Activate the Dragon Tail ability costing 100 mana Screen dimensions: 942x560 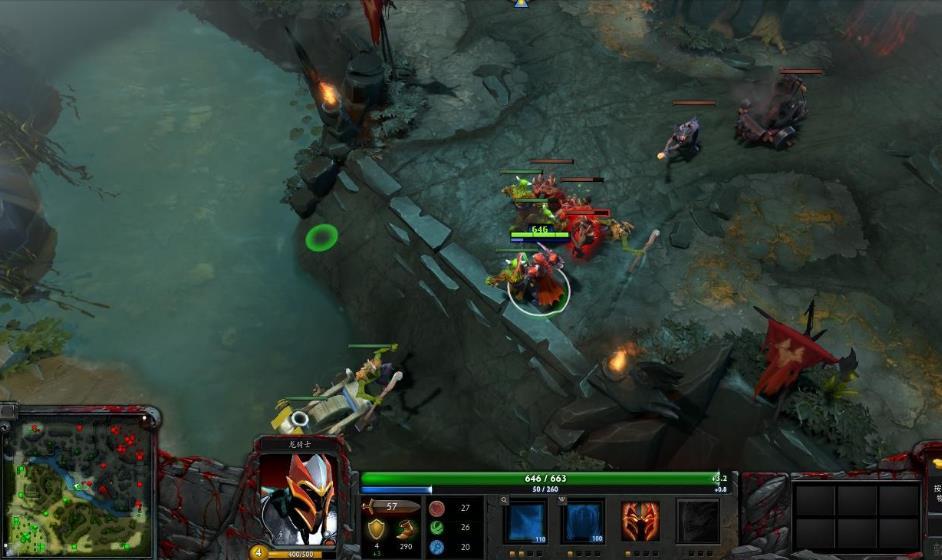(x=582, y=521)
